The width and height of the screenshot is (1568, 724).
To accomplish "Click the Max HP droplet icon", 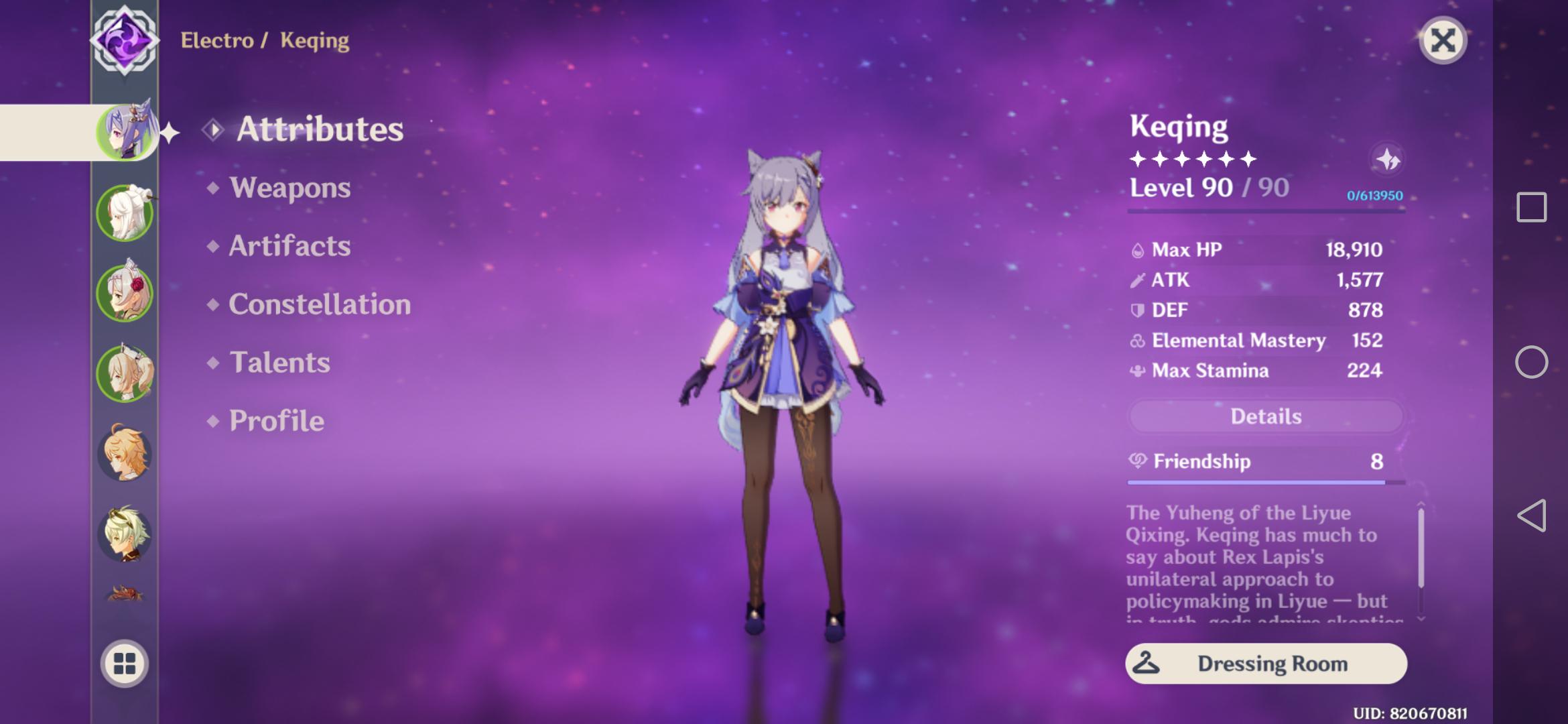I will pos(1139,249).
